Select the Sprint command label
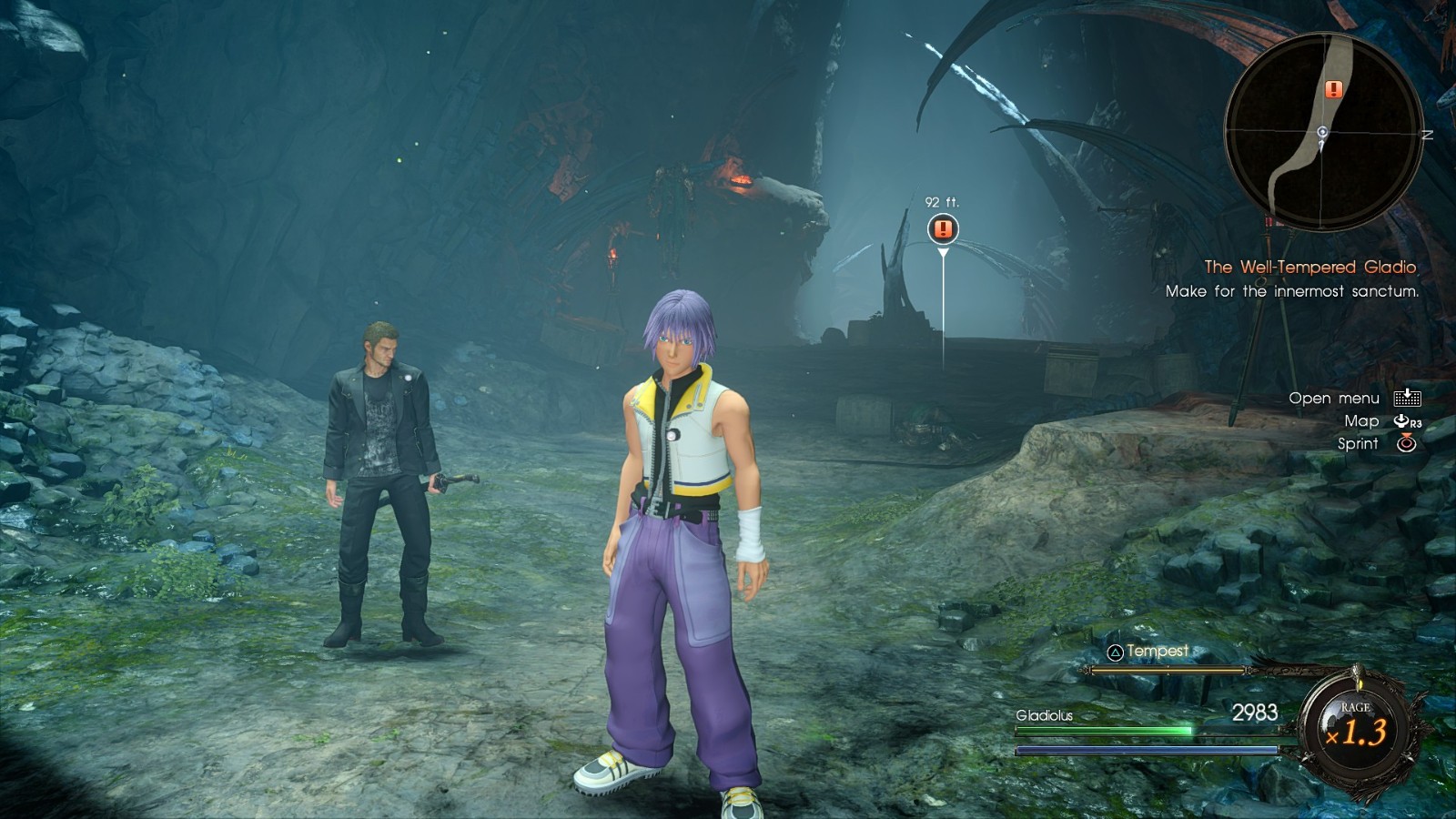This screenshot has height=819, width=1456. tap(1358, 444)
